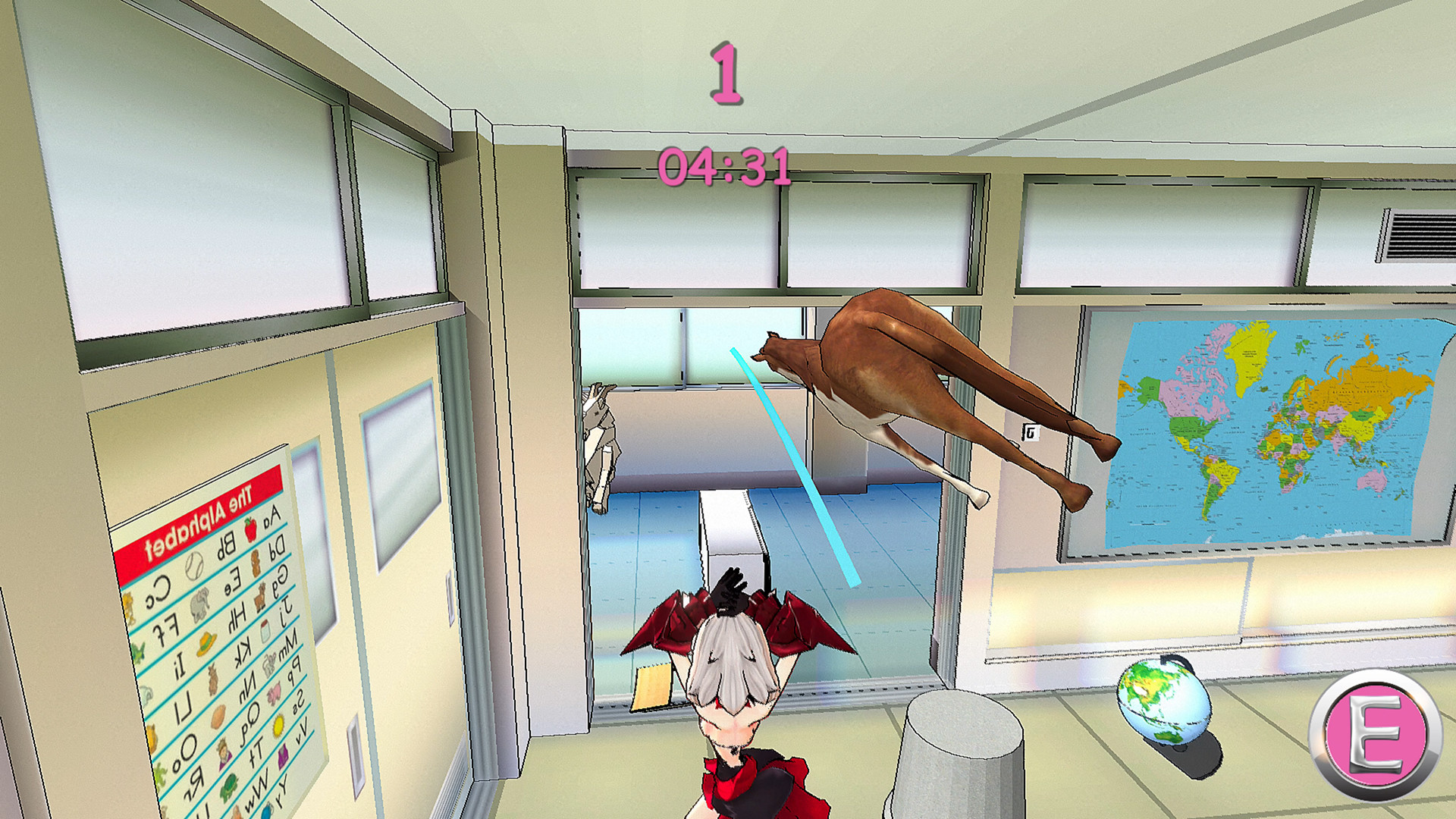1456x819 pixels.
Task: Click the apple picture beside letter Aa
Action: [x=251, y=529]
